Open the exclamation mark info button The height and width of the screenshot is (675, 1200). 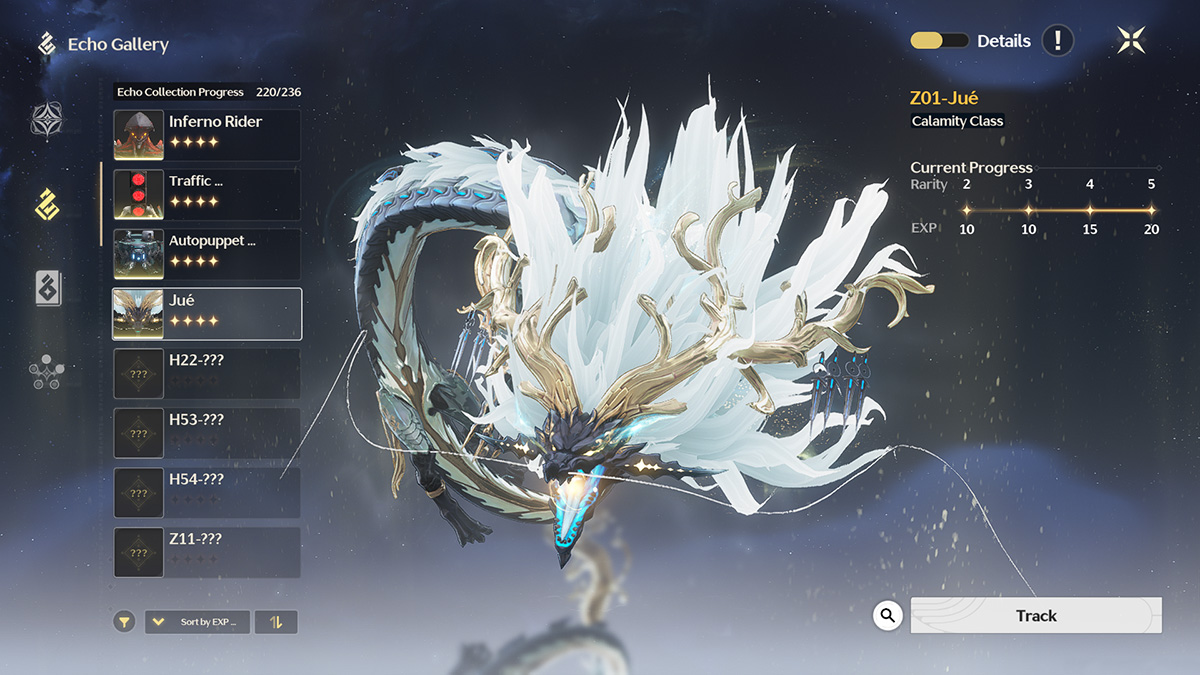[1058, 41]
